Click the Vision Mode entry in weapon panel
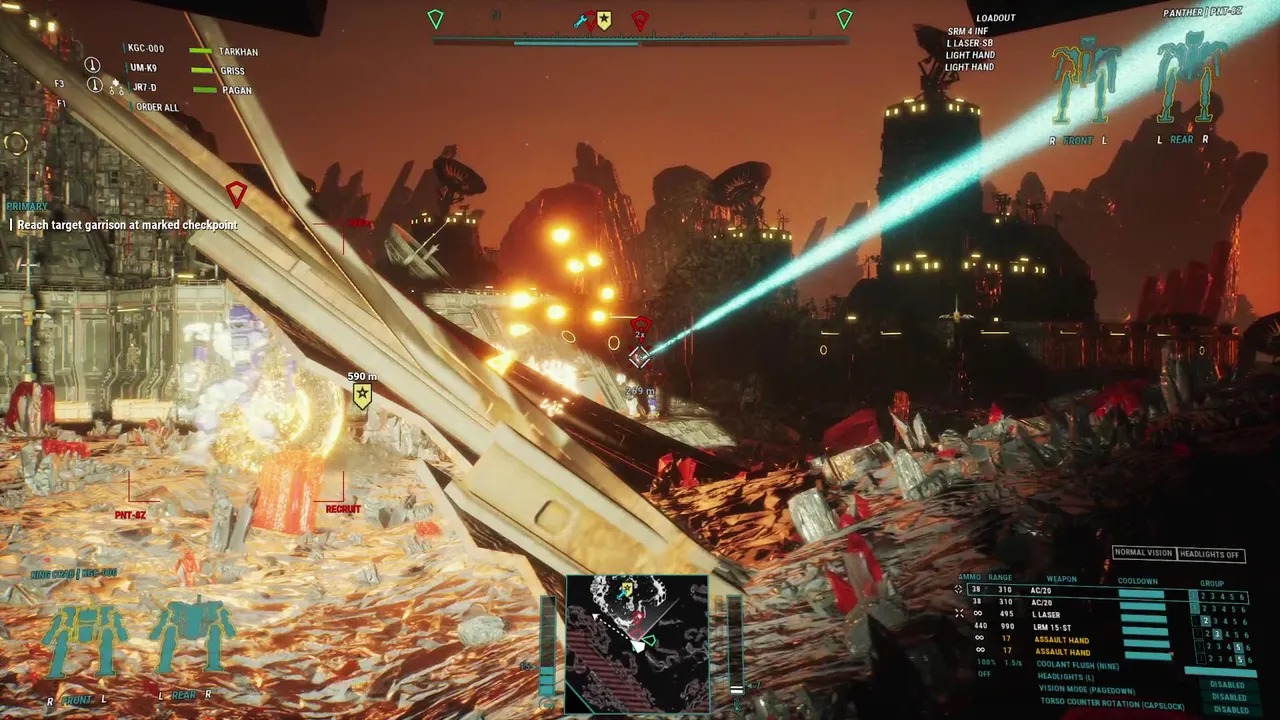Screen dimensions: 1280x720 point(1087,689)
